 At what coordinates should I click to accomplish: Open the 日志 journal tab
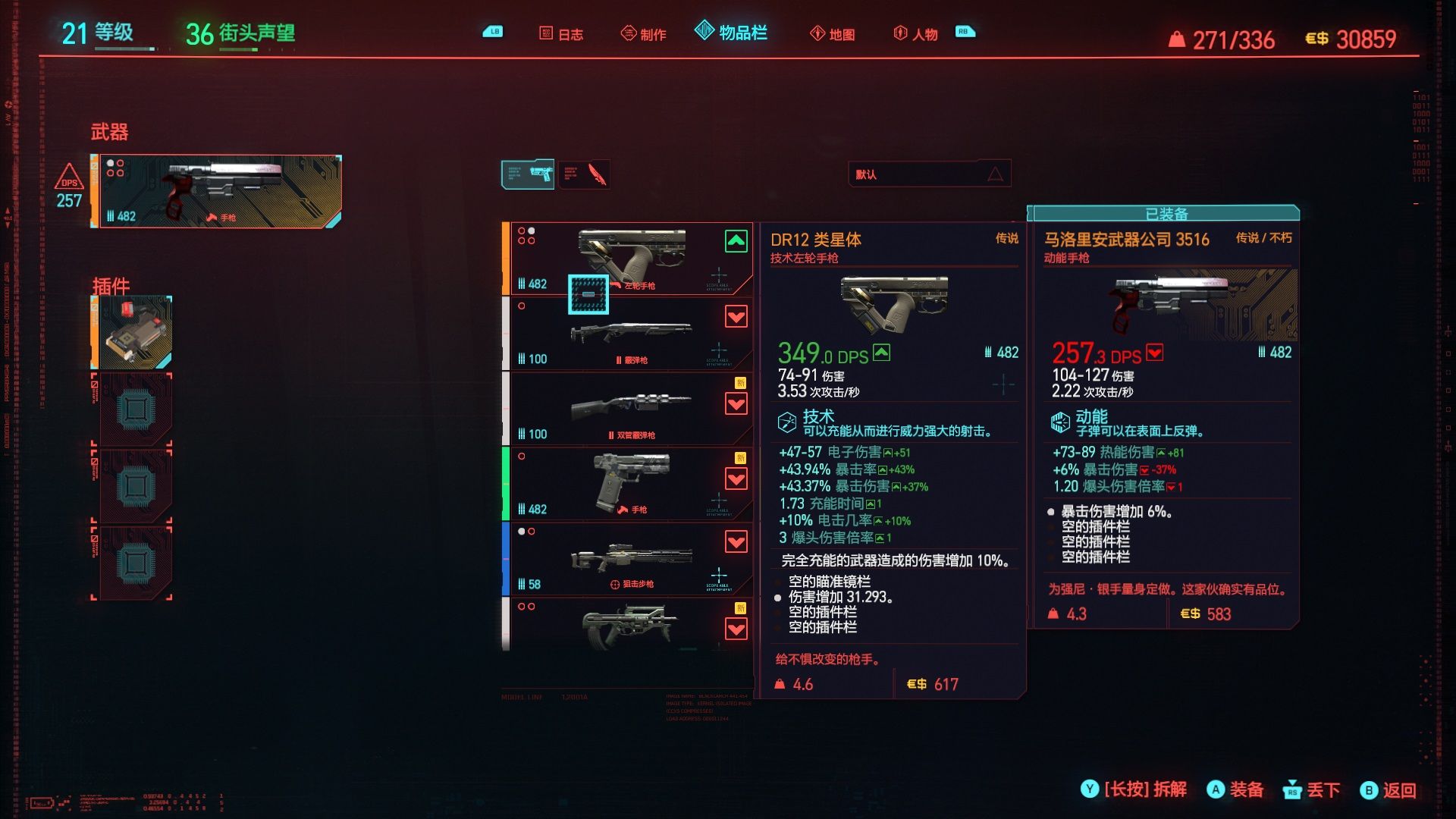(x=562, y=34)
